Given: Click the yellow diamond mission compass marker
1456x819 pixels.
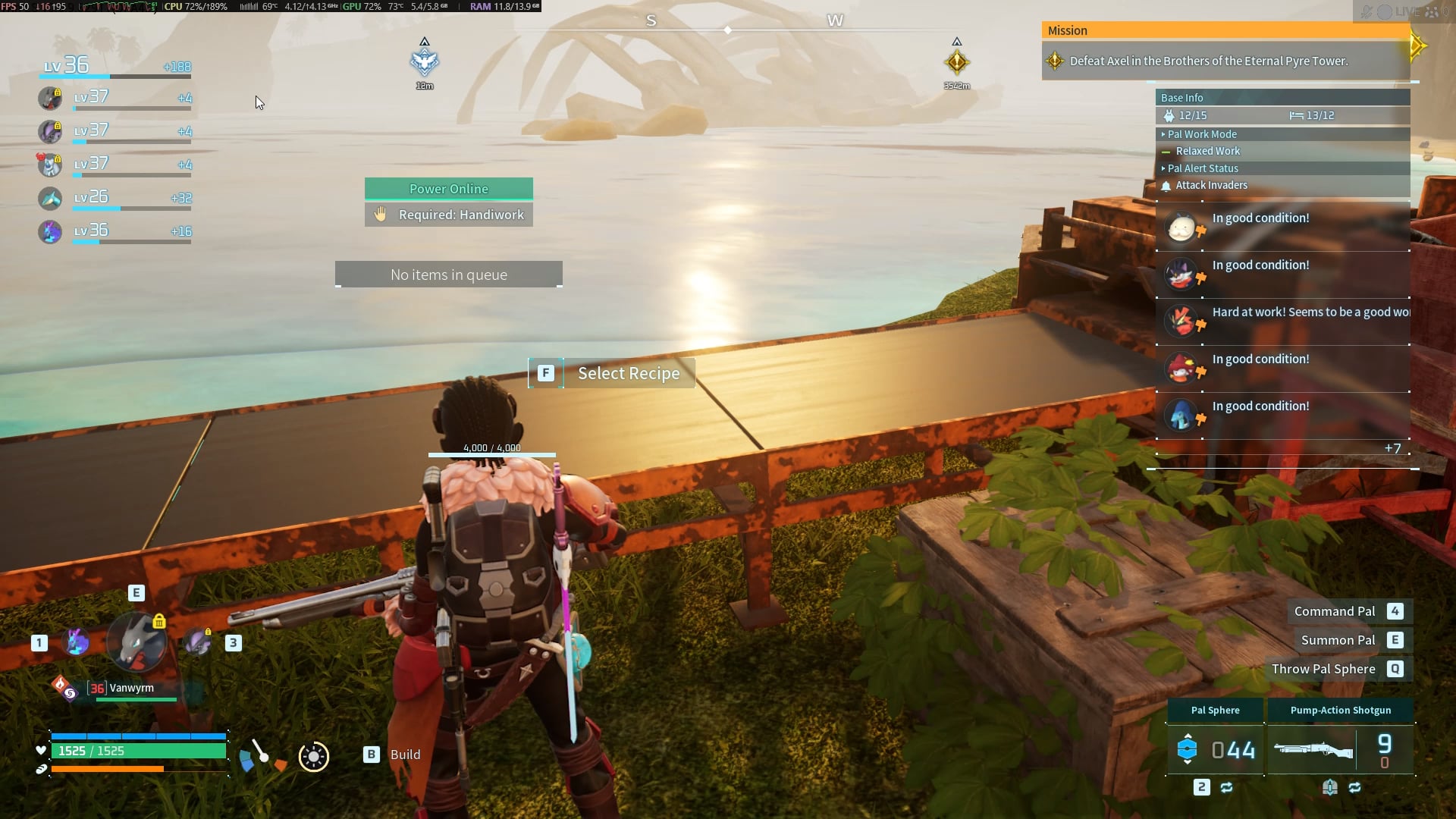Looking at the screenshot, I should tap(956, 62).
